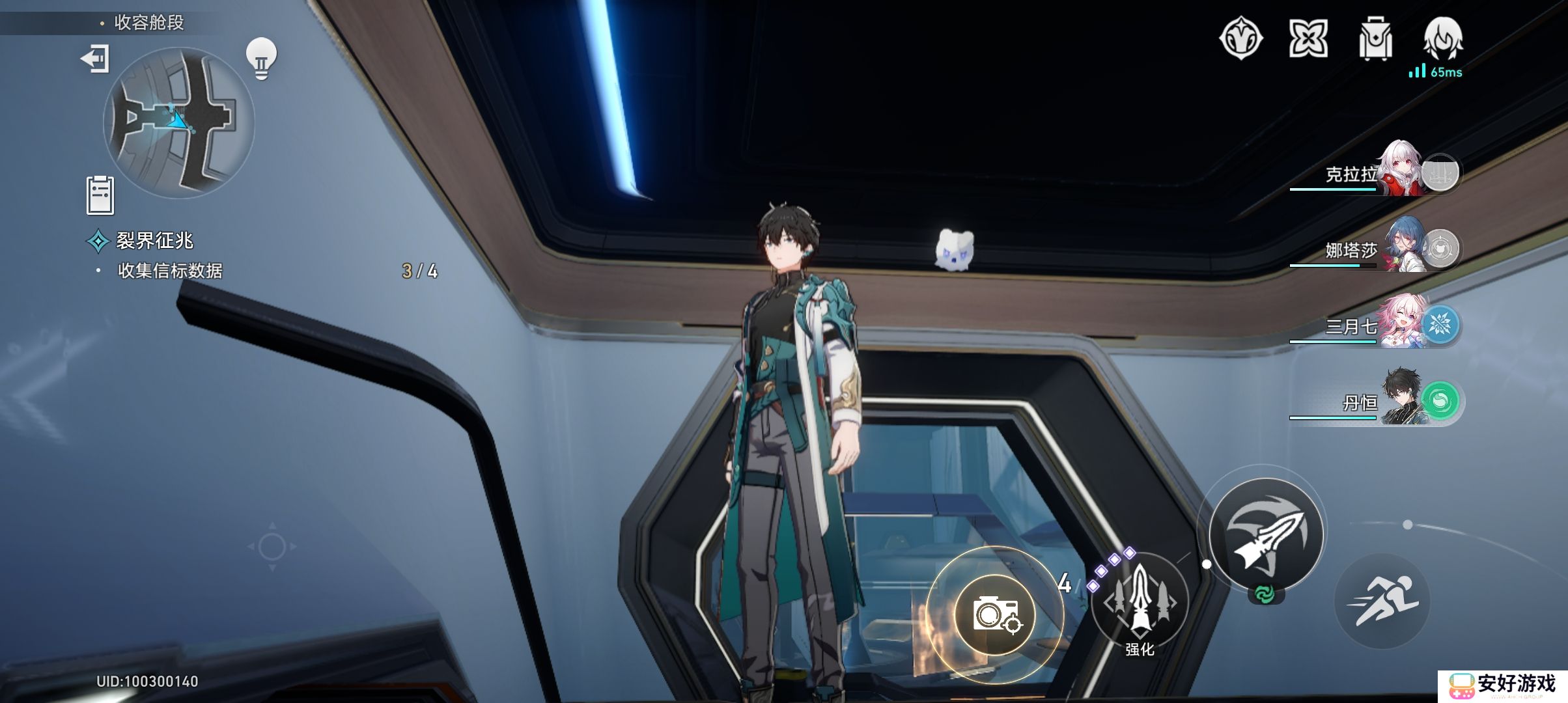Image resolution: width=1568 pixels, height=703 pixels.
Task: Open the clipboard mission log icon
Action: (100, 195)
